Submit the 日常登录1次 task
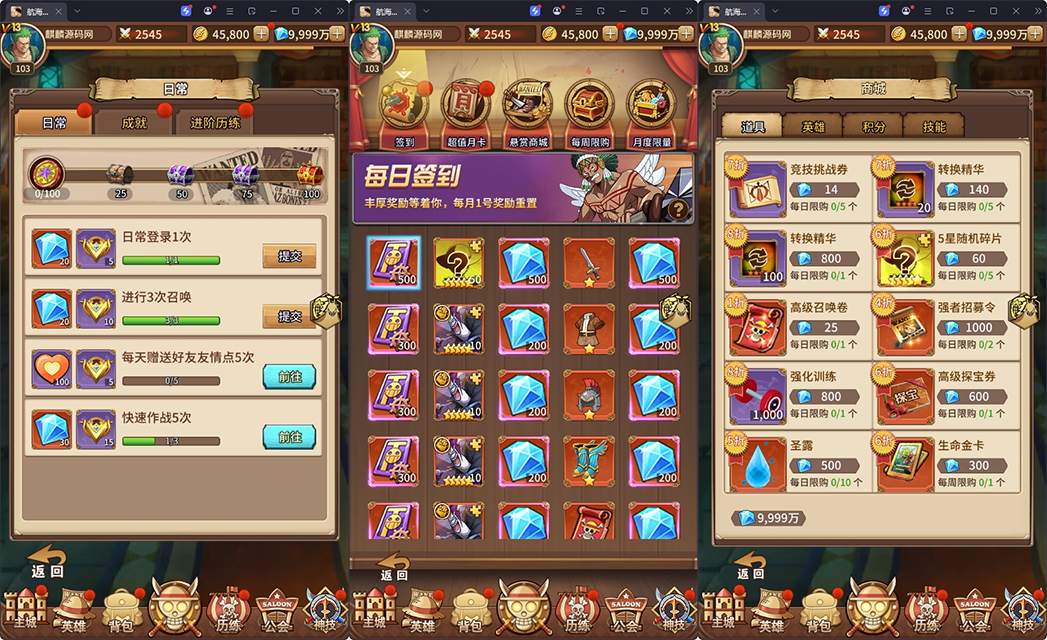This screenshot has width=1047, height=640. (289, 256)
